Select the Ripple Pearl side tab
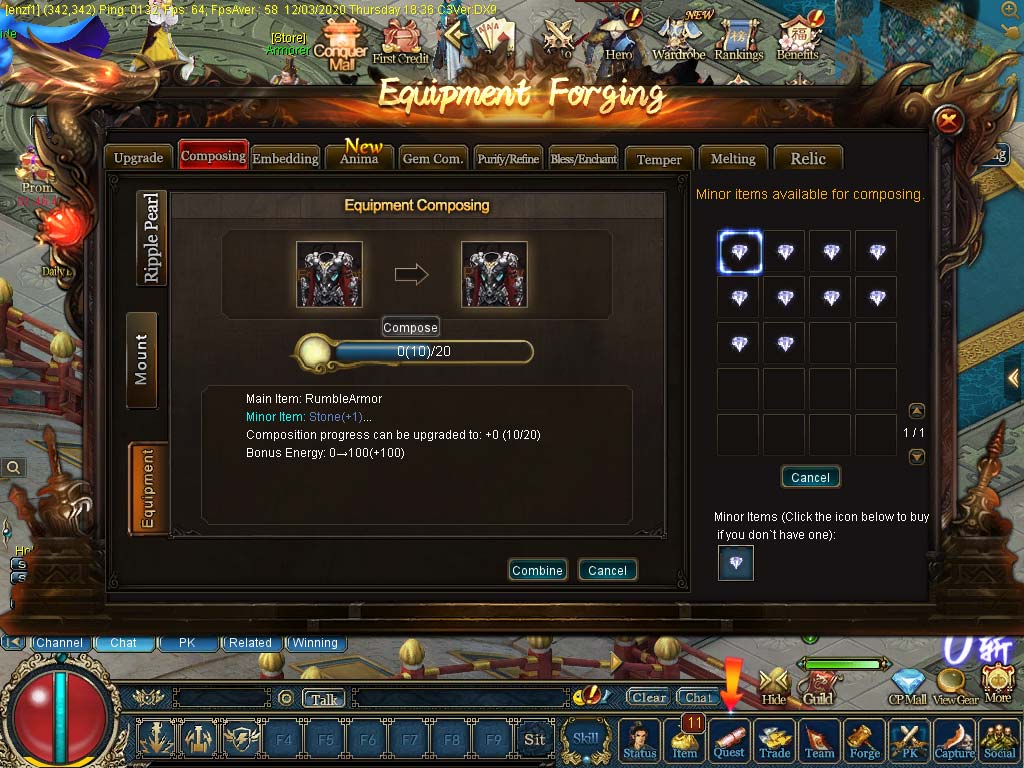The image size is (1024, 768). tap(151, 237)
